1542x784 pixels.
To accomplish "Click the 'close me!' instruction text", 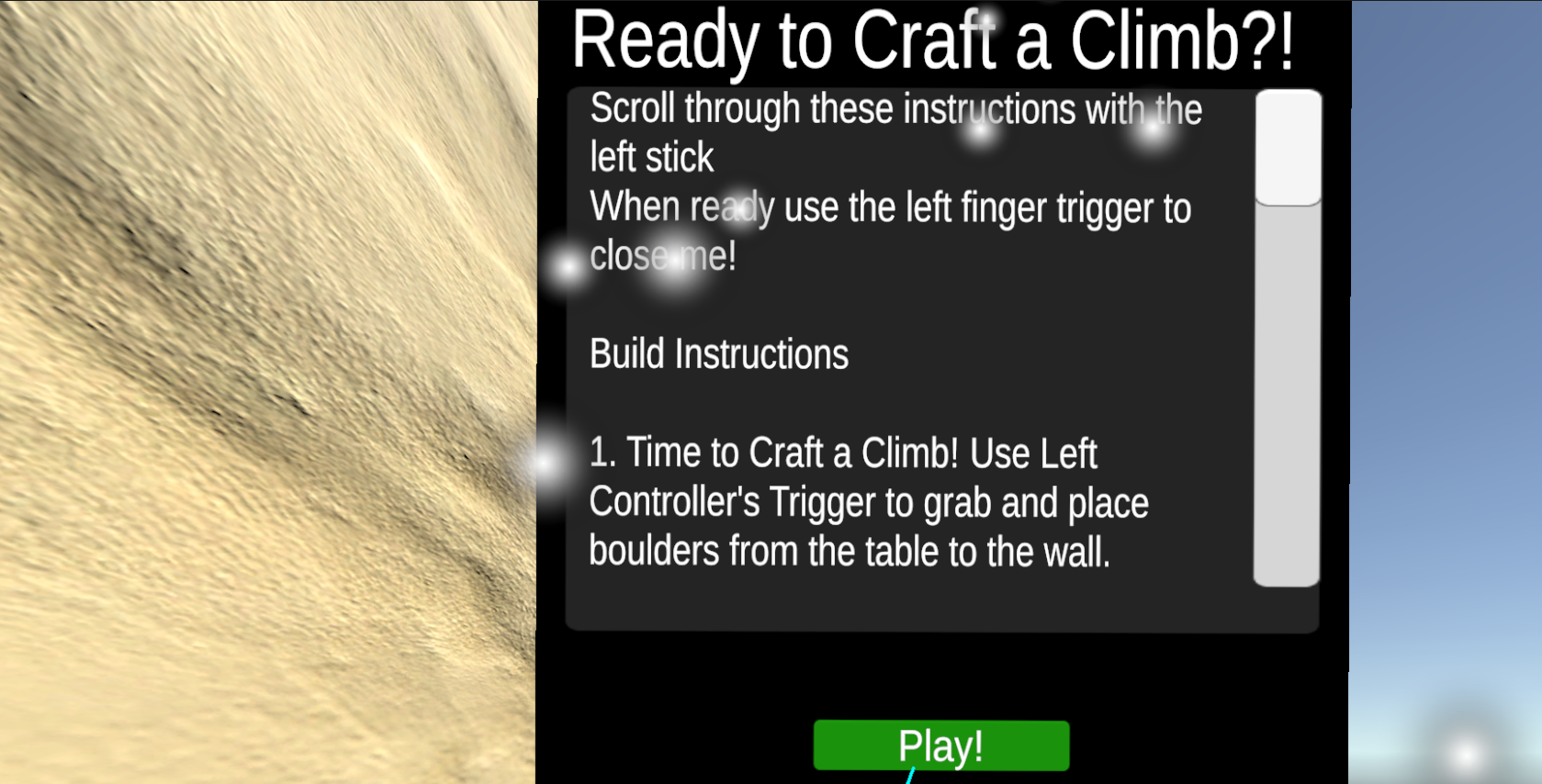I will point(661,255).
